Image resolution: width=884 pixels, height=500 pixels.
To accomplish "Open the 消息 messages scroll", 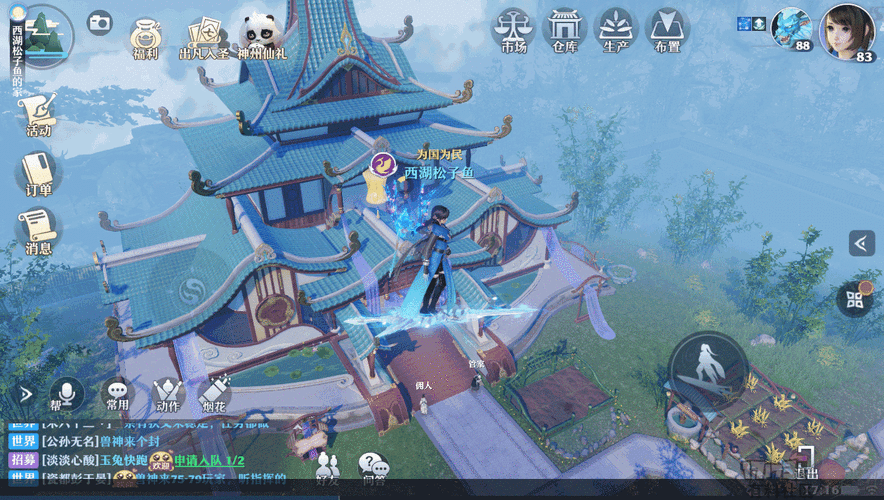I will [39, 231].
